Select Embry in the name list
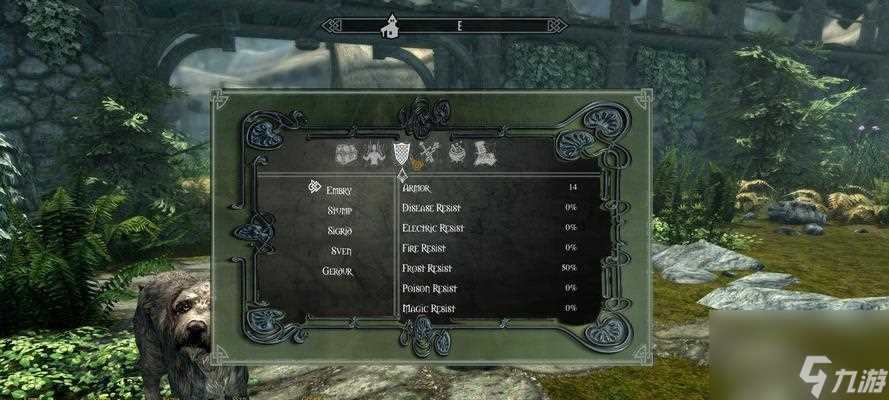 (x=339, y=188)
